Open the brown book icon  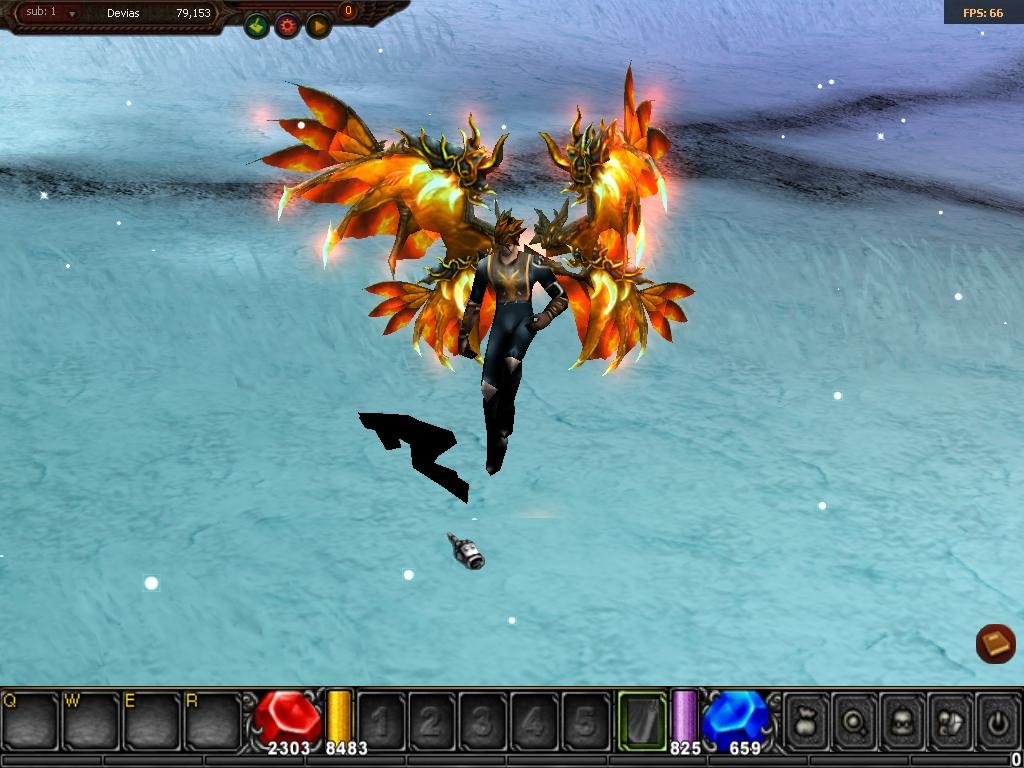(995, 644)
